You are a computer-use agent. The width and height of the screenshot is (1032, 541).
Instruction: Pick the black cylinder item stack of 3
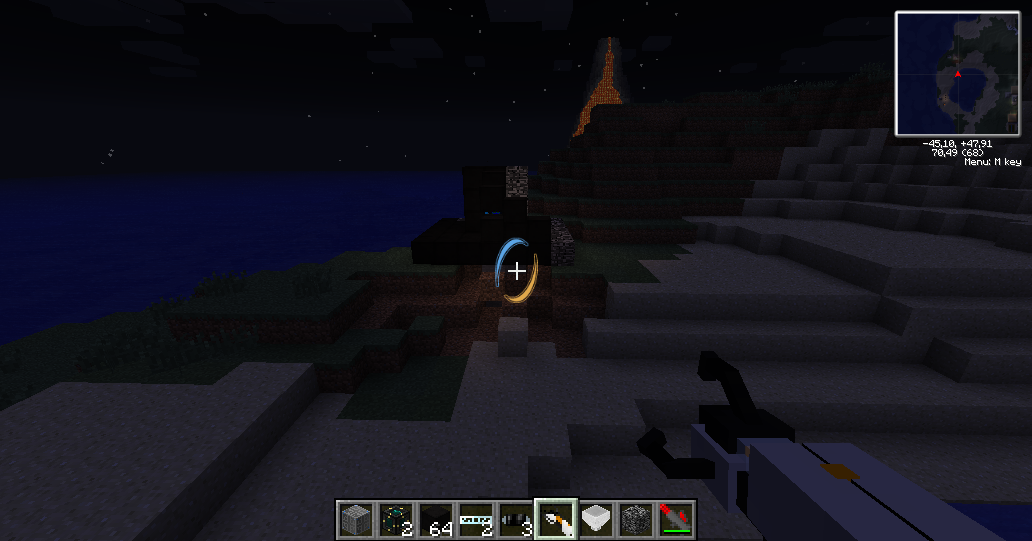click(x=515, y=519)
